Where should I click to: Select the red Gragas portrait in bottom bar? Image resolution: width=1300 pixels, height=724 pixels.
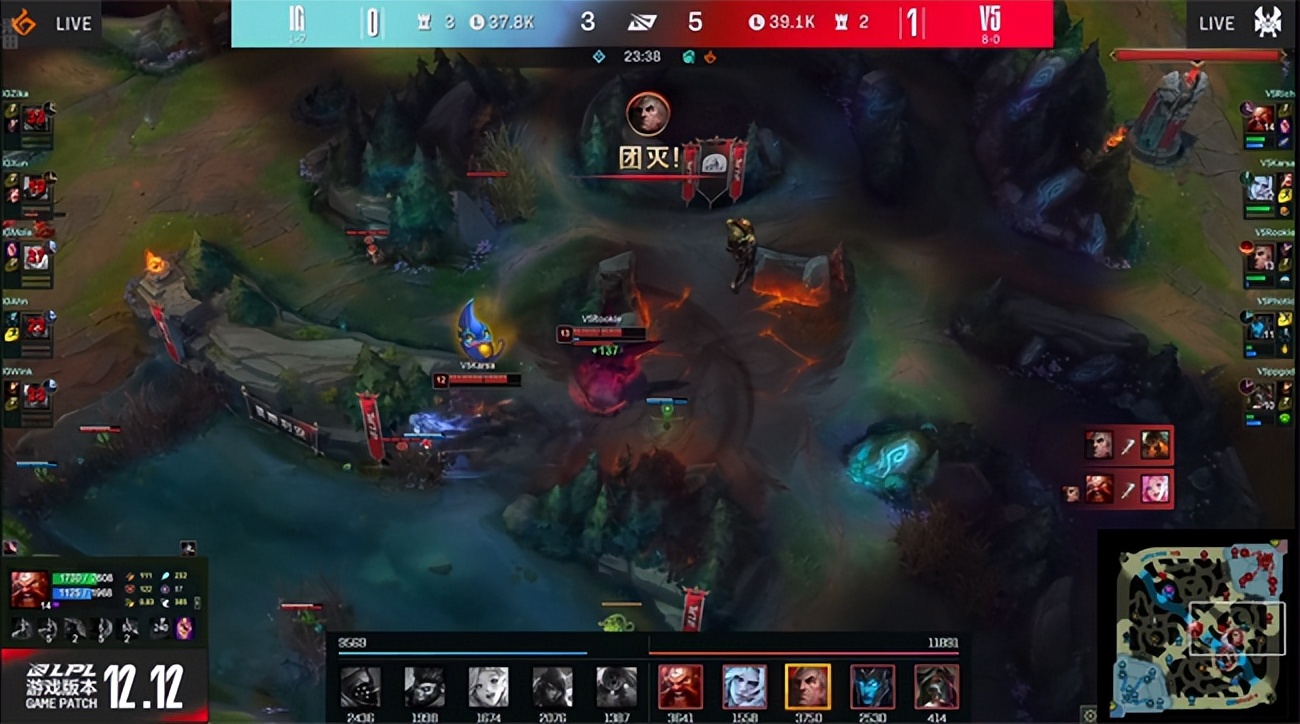point(680,687)
